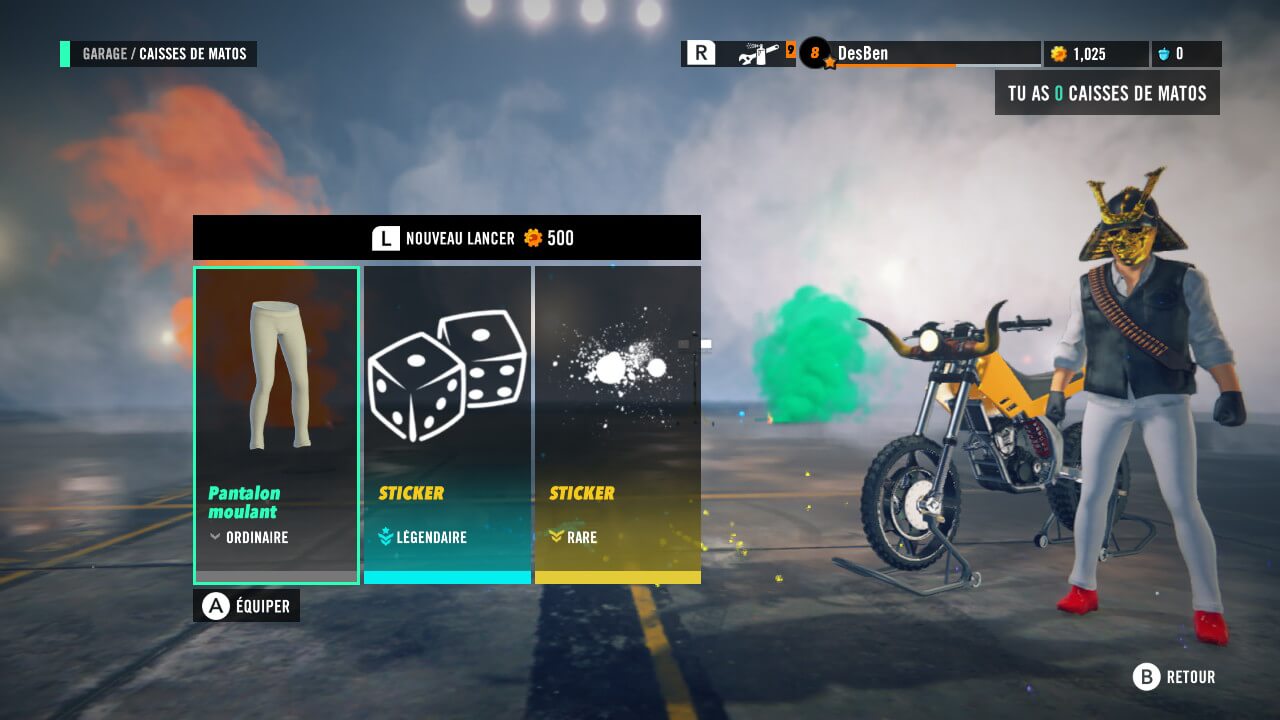Return to Garage via the breadcrumb
This screenshot has height=720, width=1280.
104,54
